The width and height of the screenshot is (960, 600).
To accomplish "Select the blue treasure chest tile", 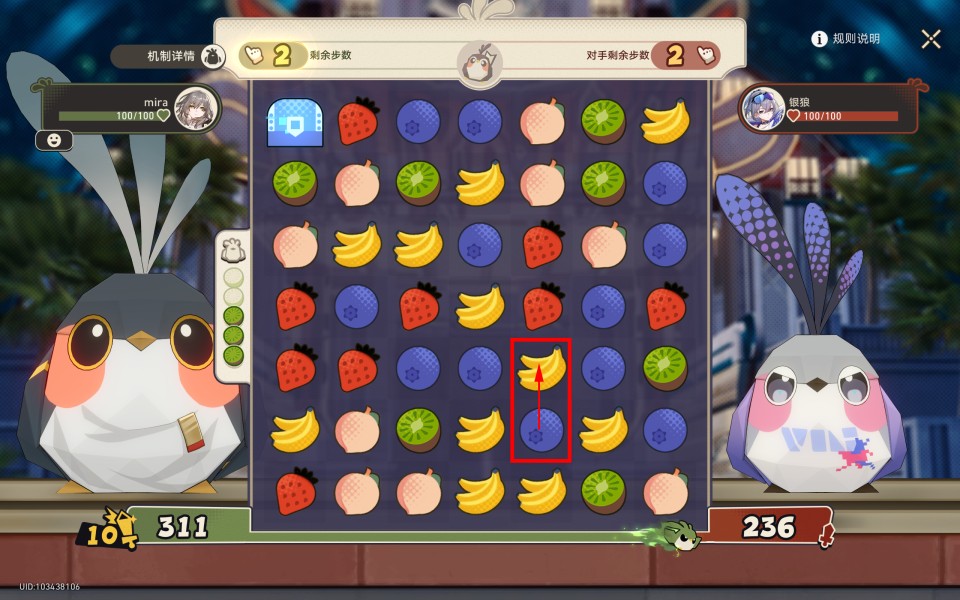I will click(x=295, y=123).
